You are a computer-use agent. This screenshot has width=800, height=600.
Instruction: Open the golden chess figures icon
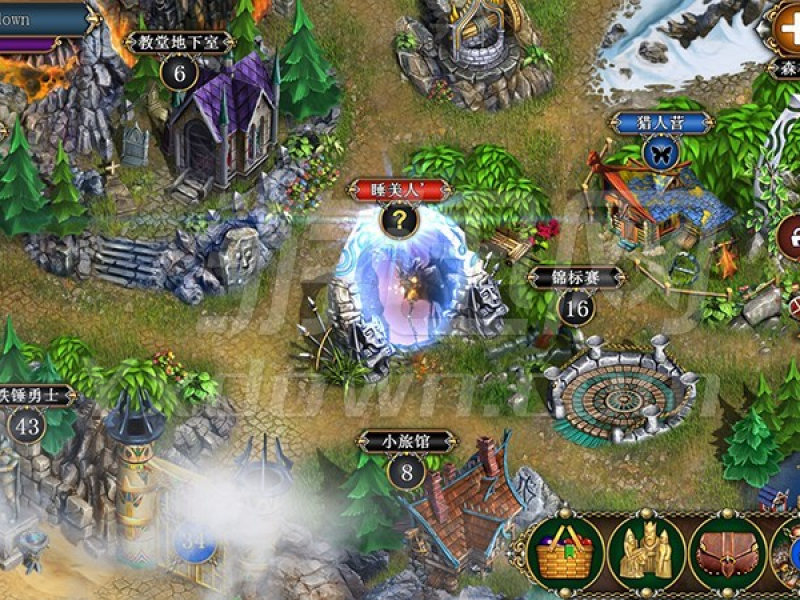[646, 553]
